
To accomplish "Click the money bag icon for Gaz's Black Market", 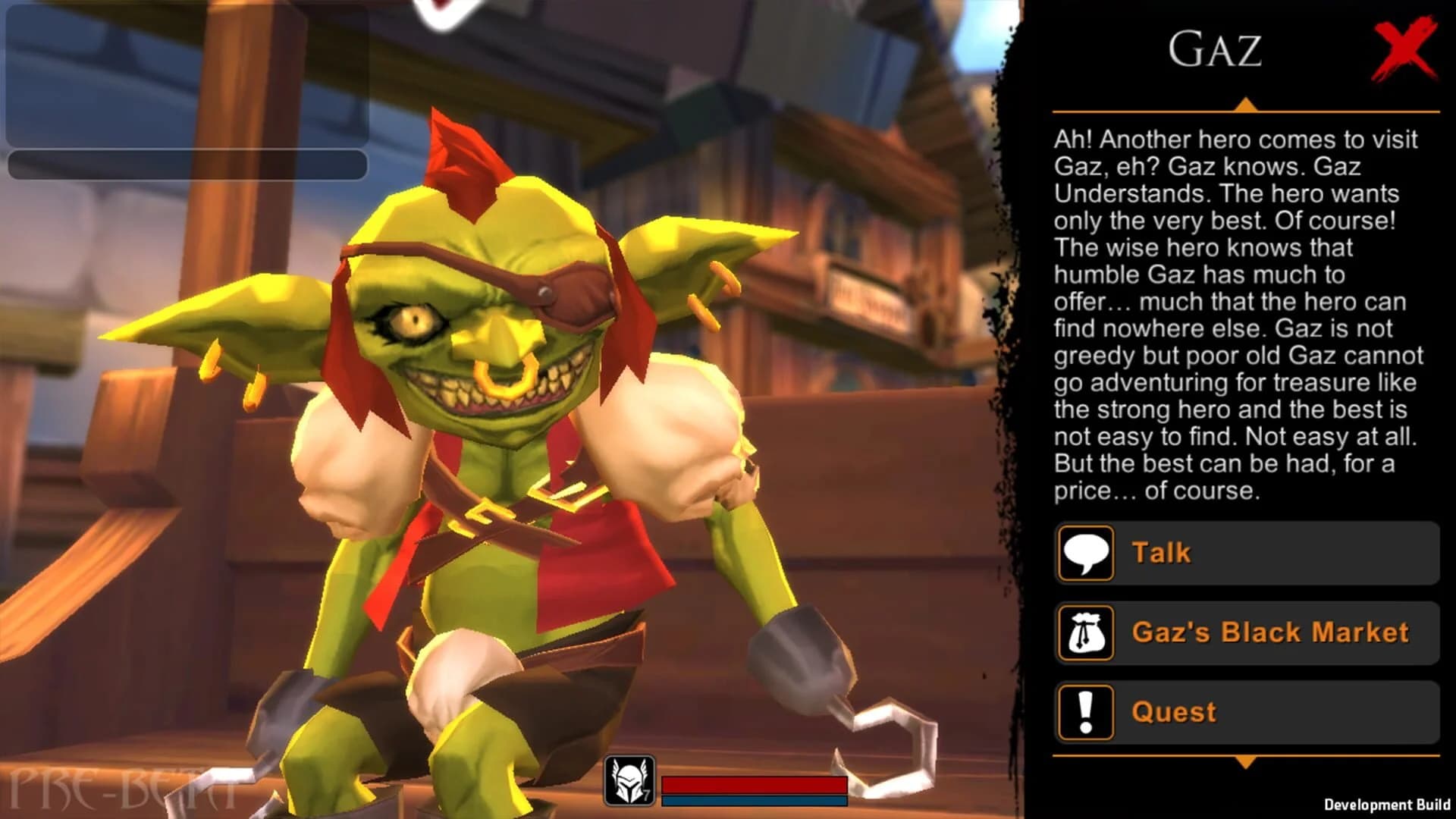I will point(1086,634).
